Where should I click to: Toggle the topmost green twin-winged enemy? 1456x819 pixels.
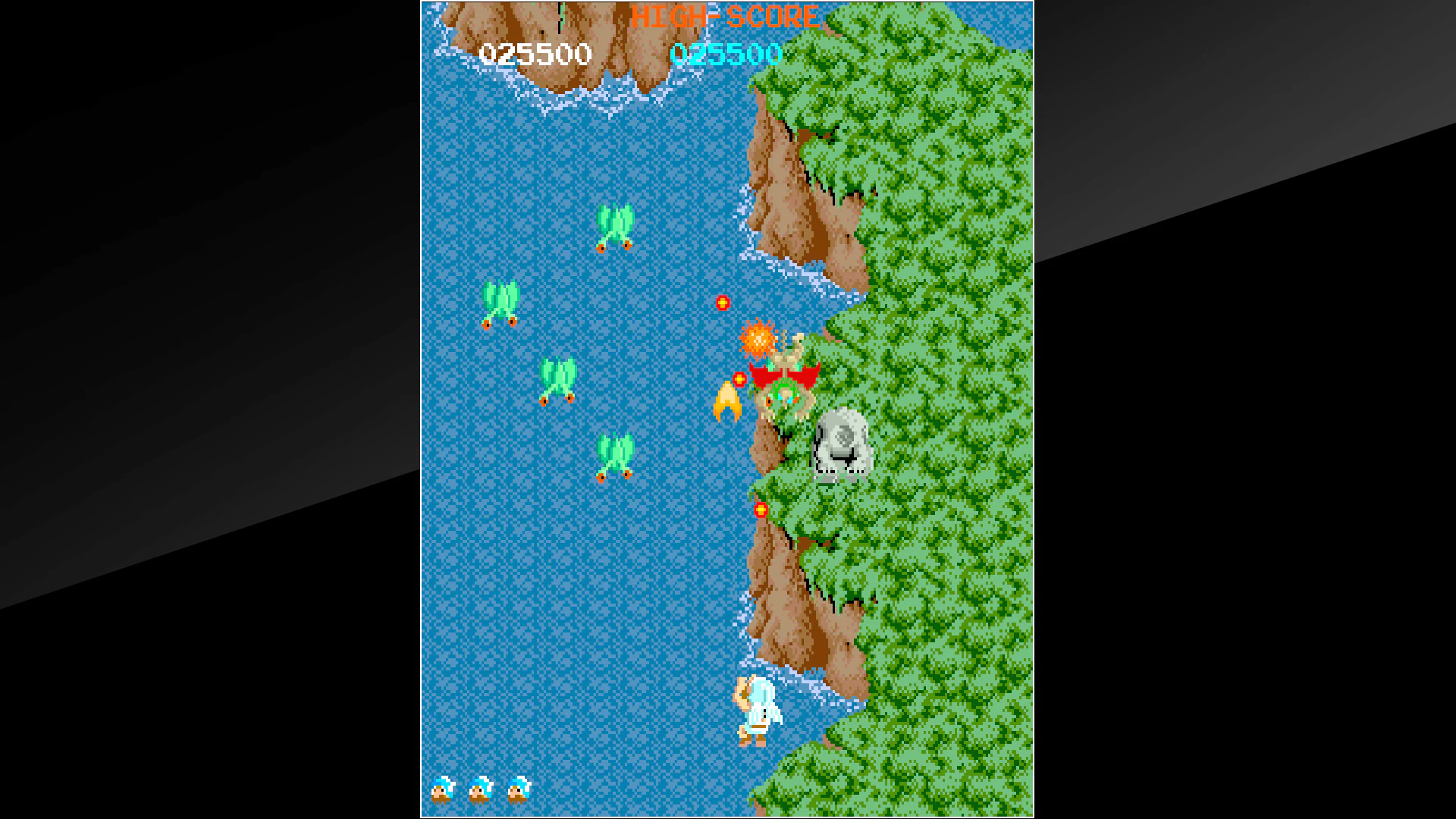[x=613, y=227]
